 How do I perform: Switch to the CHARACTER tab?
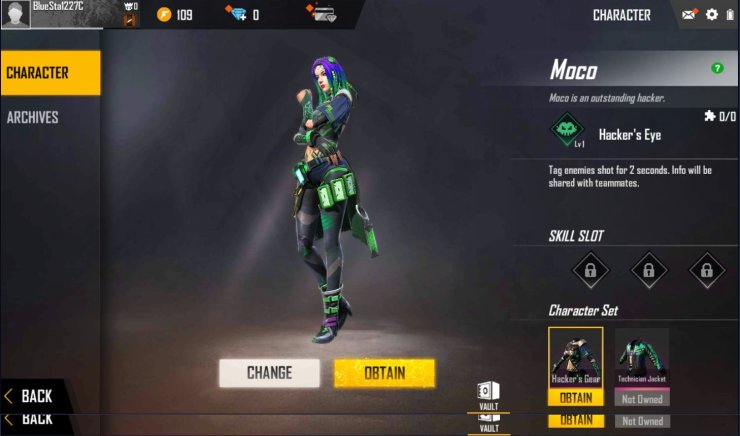click(x=49, y=73)
